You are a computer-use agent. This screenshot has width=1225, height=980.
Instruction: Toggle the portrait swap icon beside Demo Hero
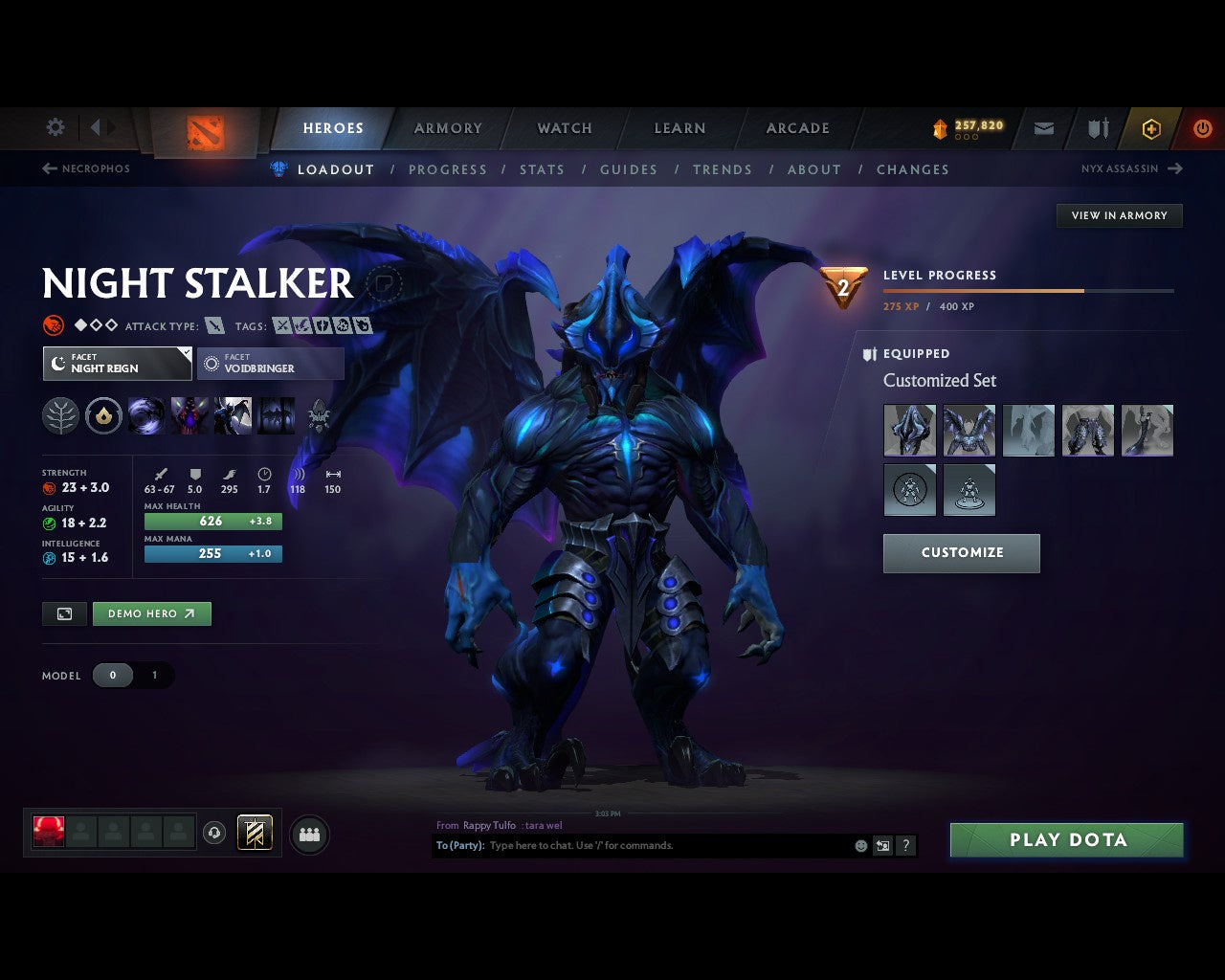pyautogui.click(x=64, y=613)
